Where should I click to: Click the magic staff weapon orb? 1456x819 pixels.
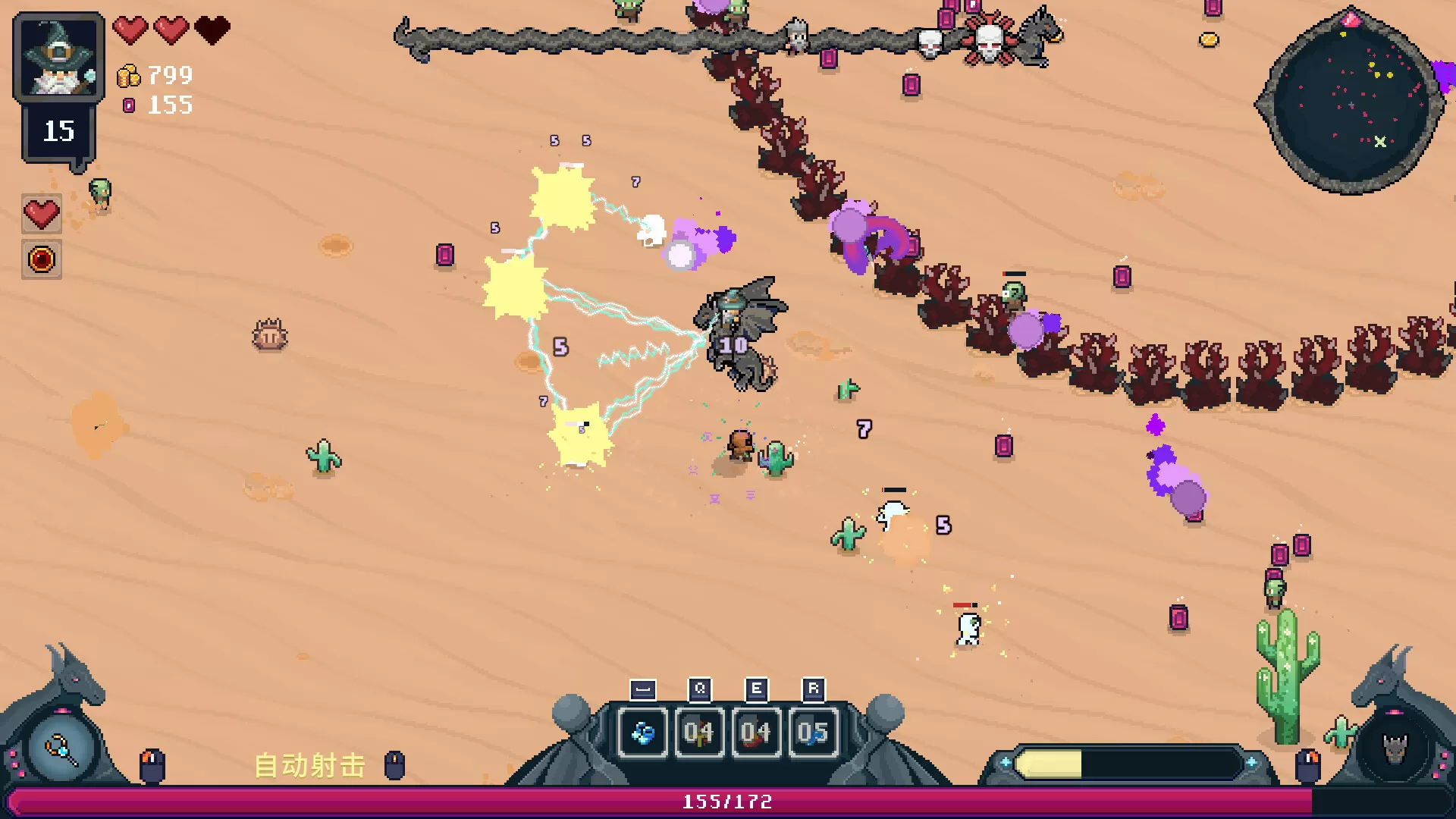pyautogui.click(x=61, y=750)
